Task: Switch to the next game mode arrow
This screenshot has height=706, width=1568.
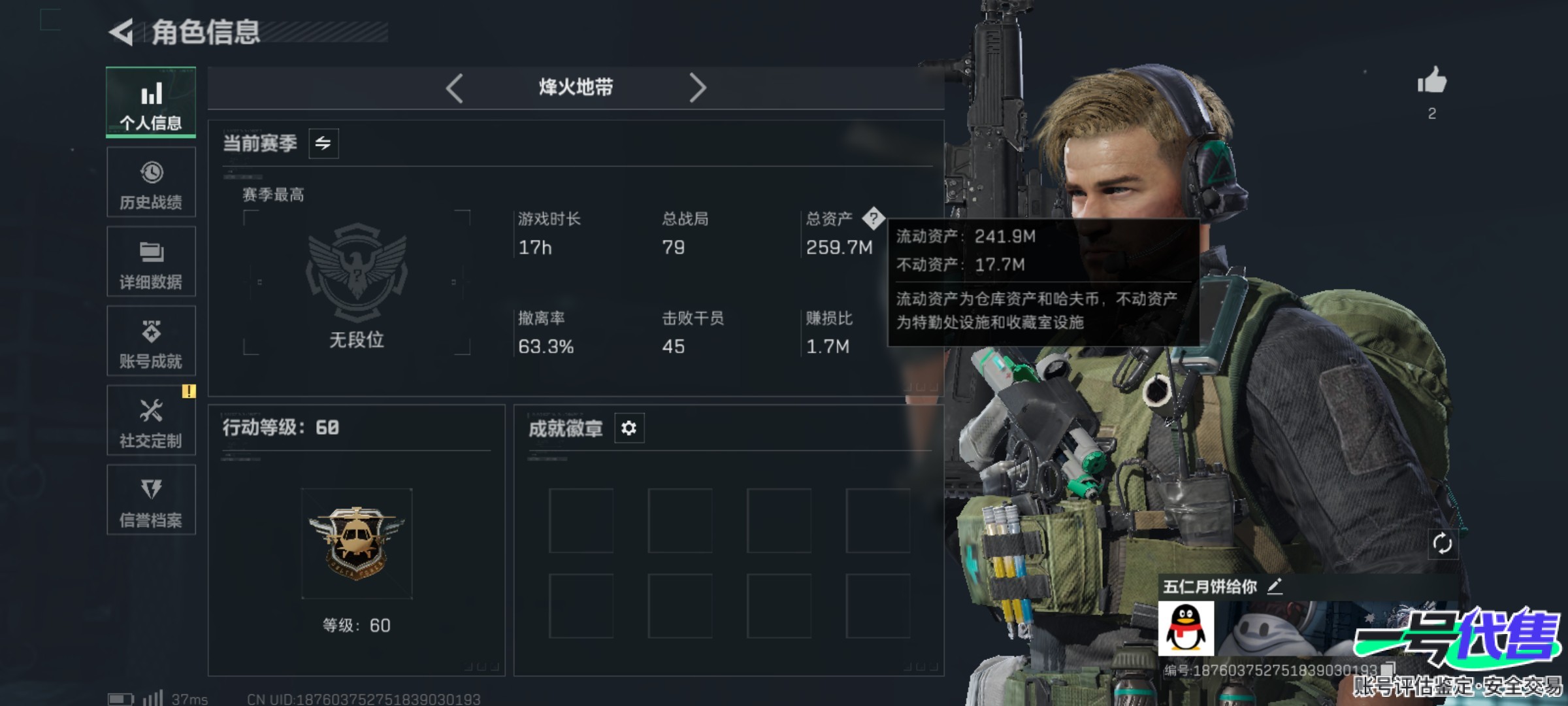Action: tap(697, 88)
